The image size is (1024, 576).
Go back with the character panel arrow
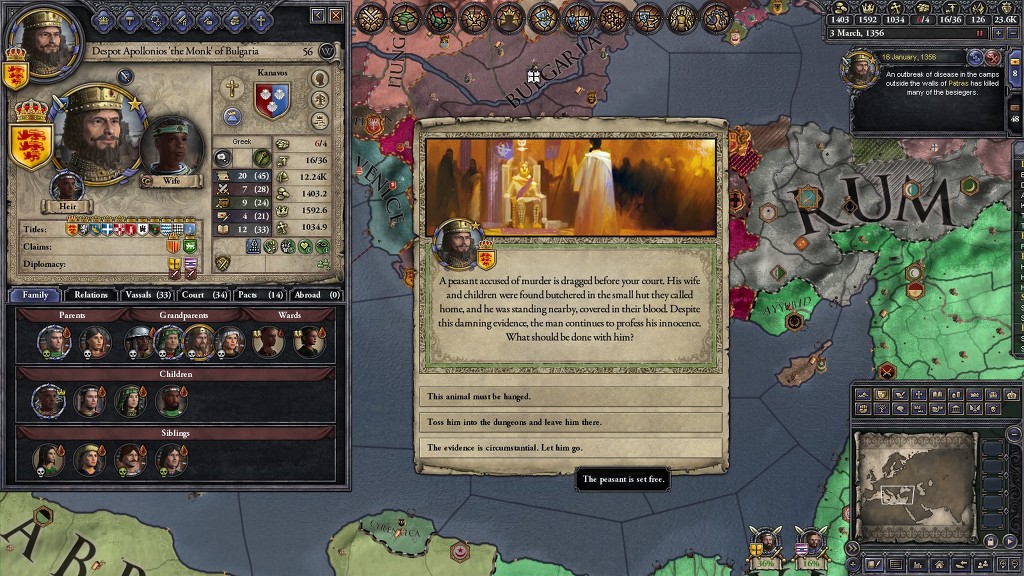coord(318,15)
